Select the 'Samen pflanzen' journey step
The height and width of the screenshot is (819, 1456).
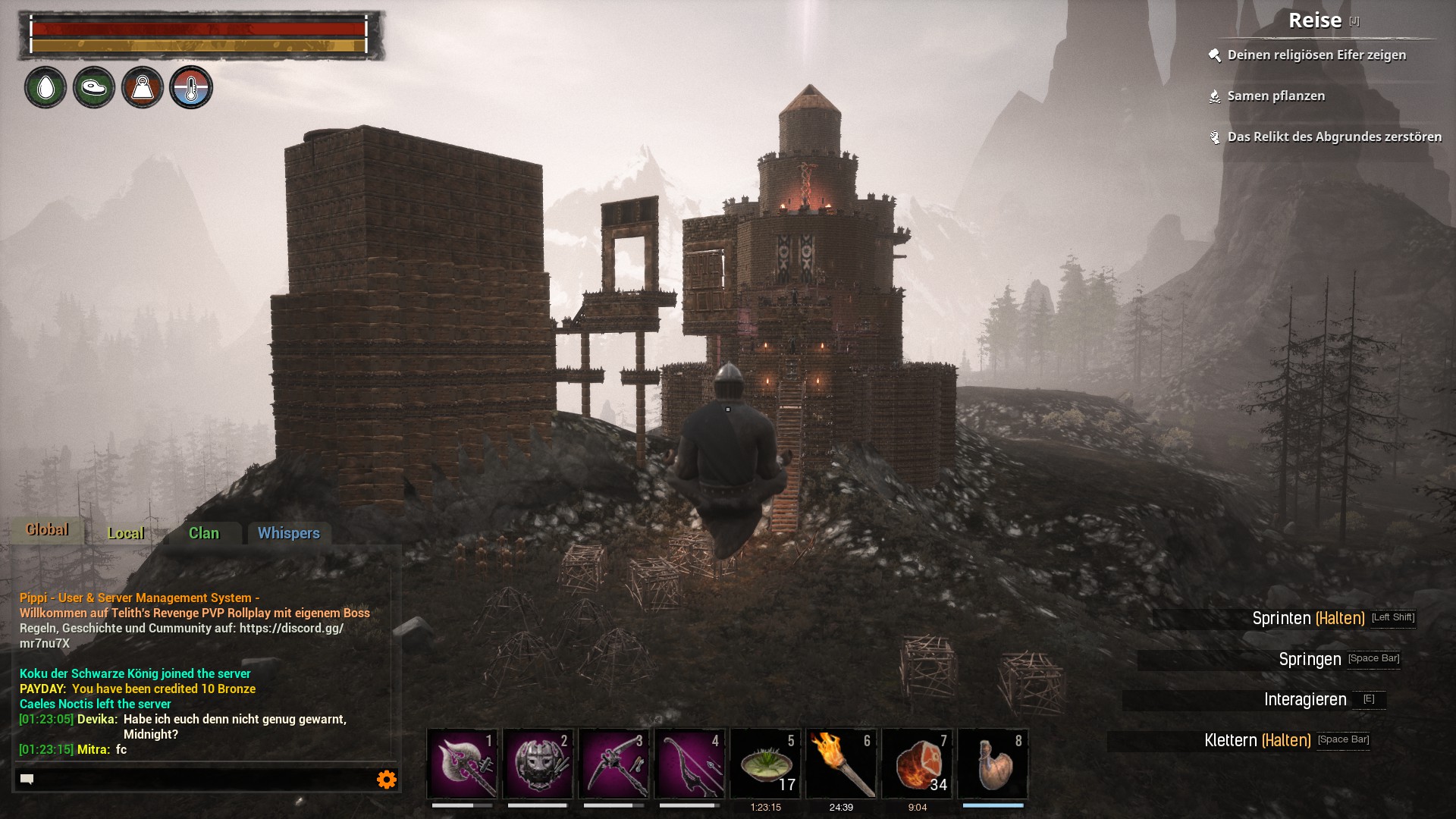click(x=1276, y=96)
